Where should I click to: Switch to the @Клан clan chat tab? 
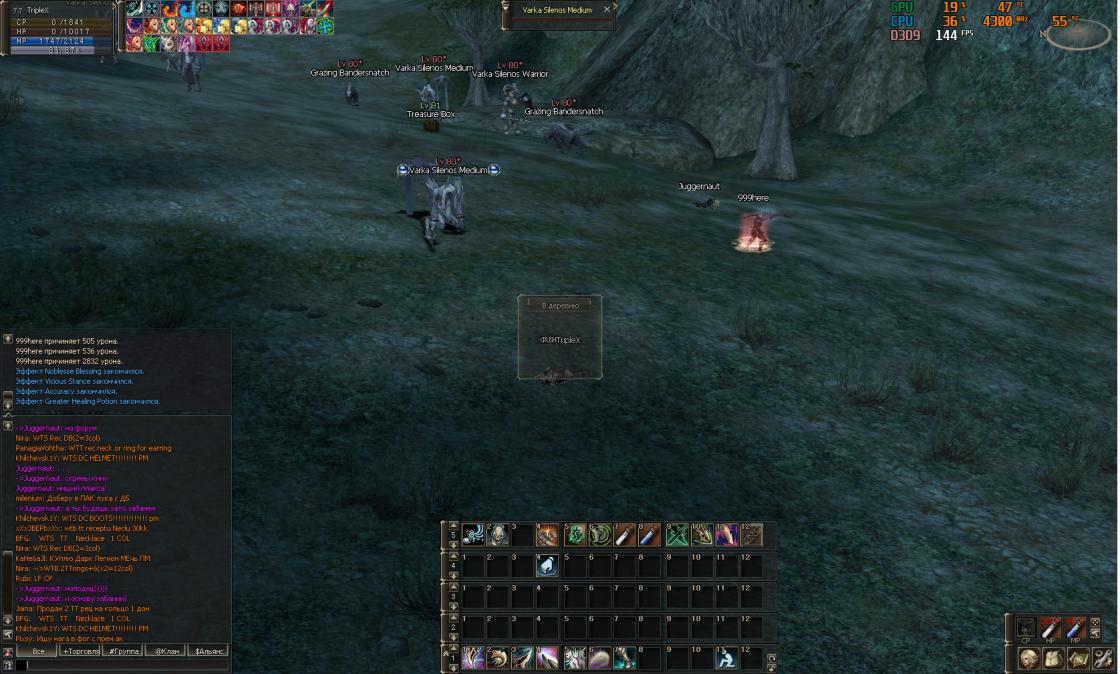coord(166,651)
